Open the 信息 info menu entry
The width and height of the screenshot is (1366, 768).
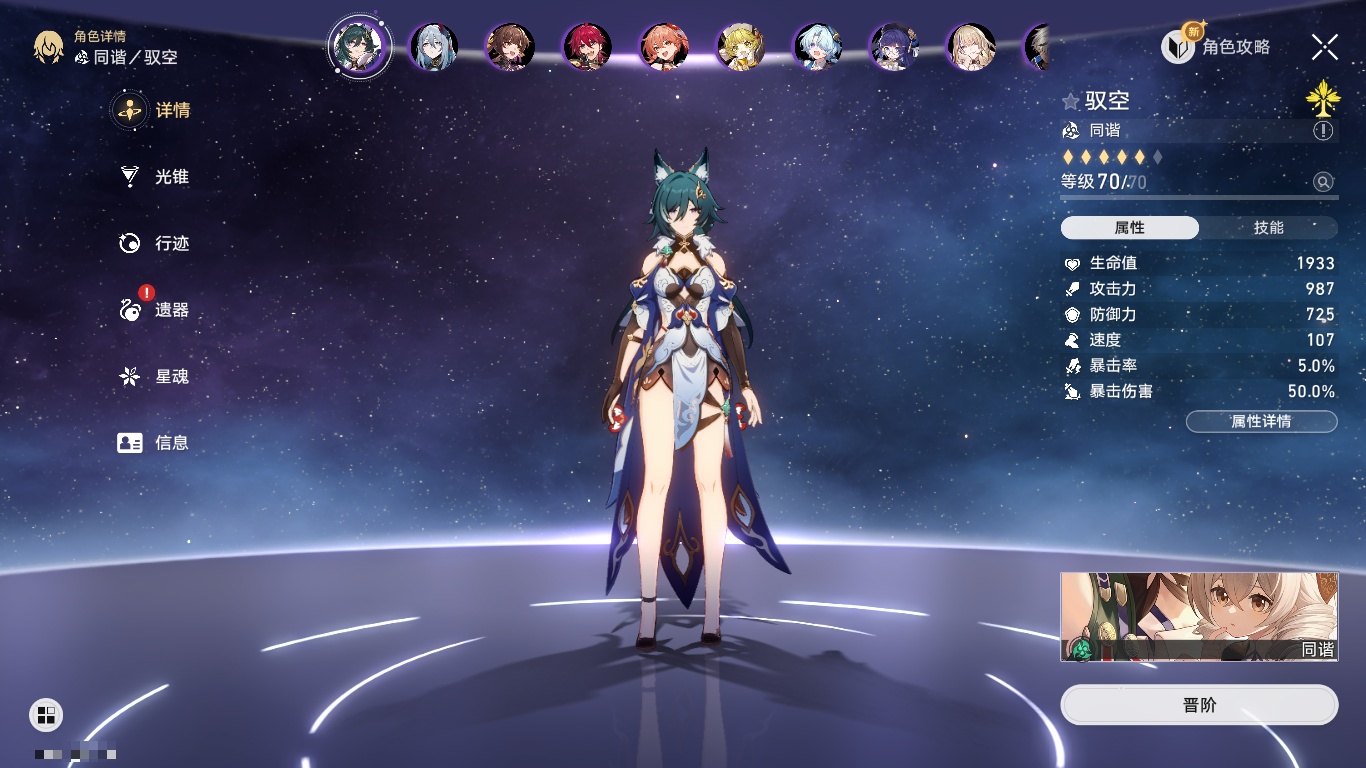tap(155, 443)
